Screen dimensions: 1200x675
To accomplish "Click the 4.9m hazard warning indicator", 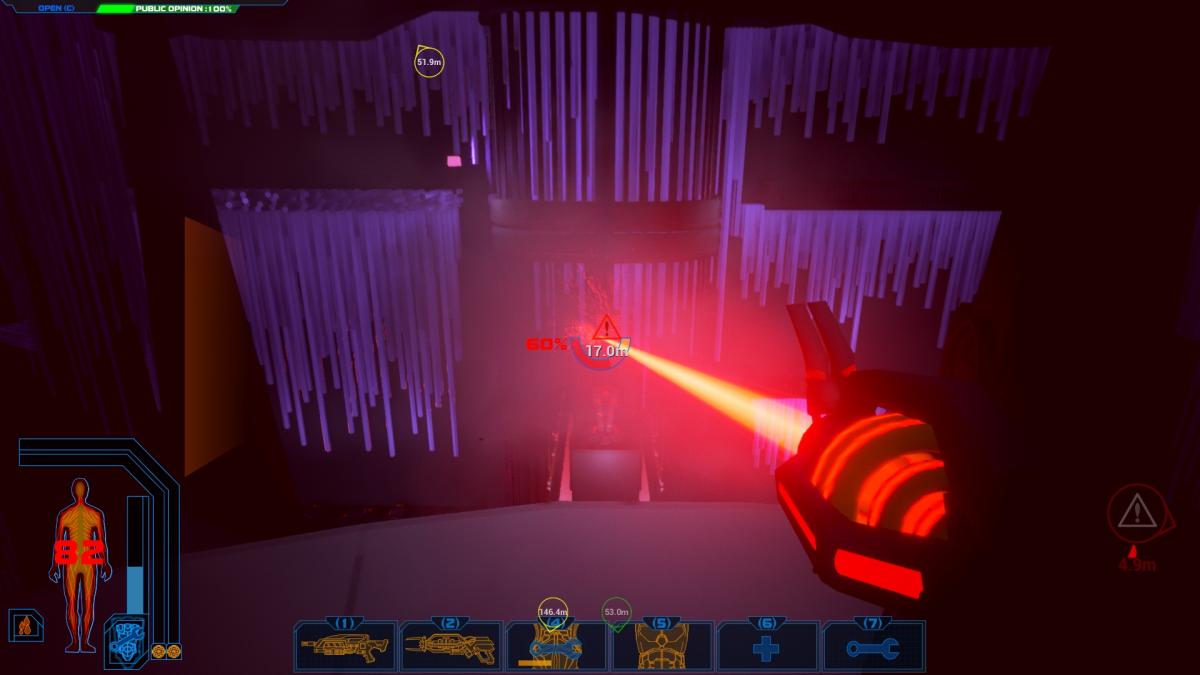I will coord(1136,514).
